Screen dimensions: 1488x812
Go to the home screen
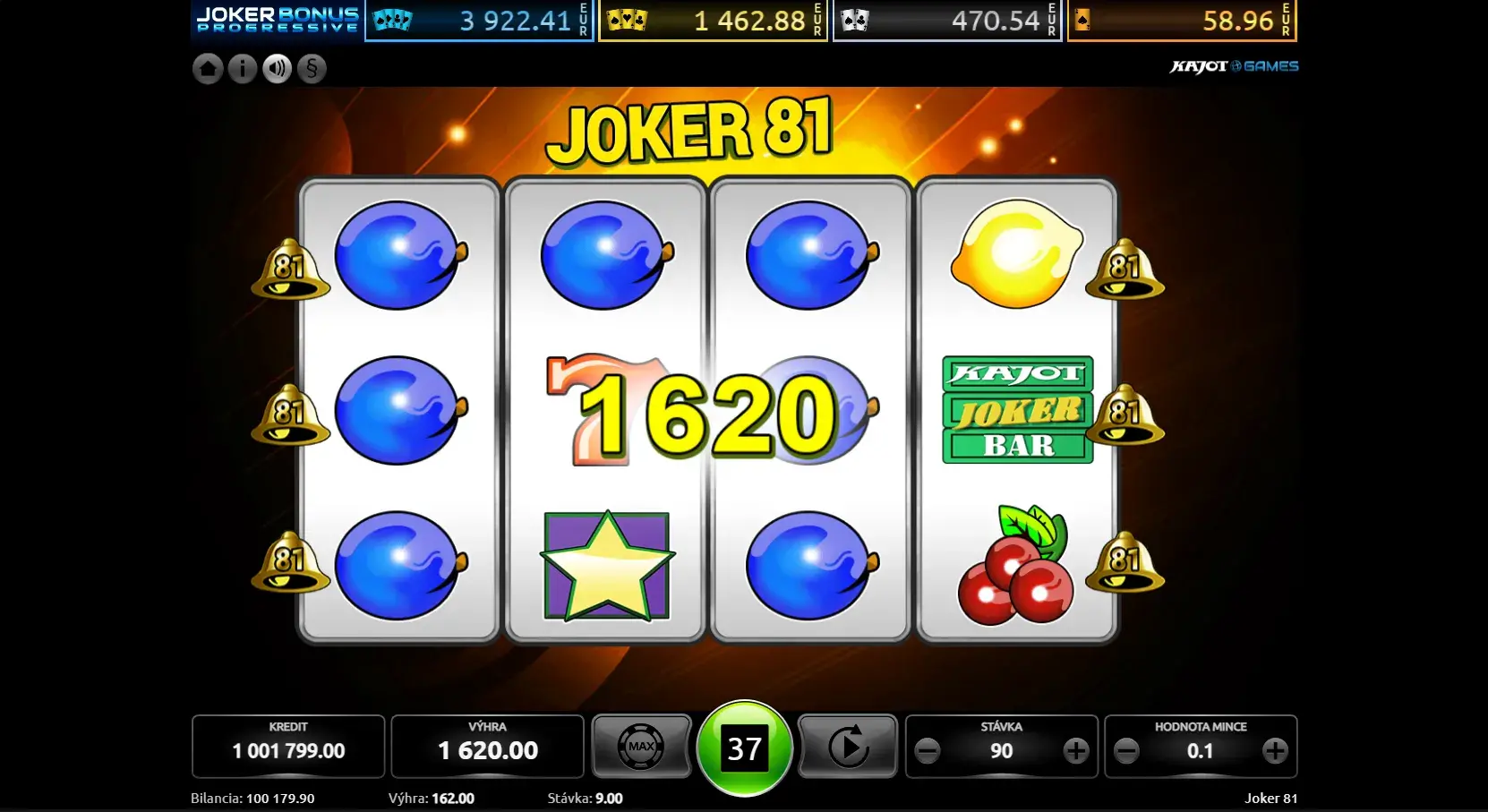(x=208, y=69)
